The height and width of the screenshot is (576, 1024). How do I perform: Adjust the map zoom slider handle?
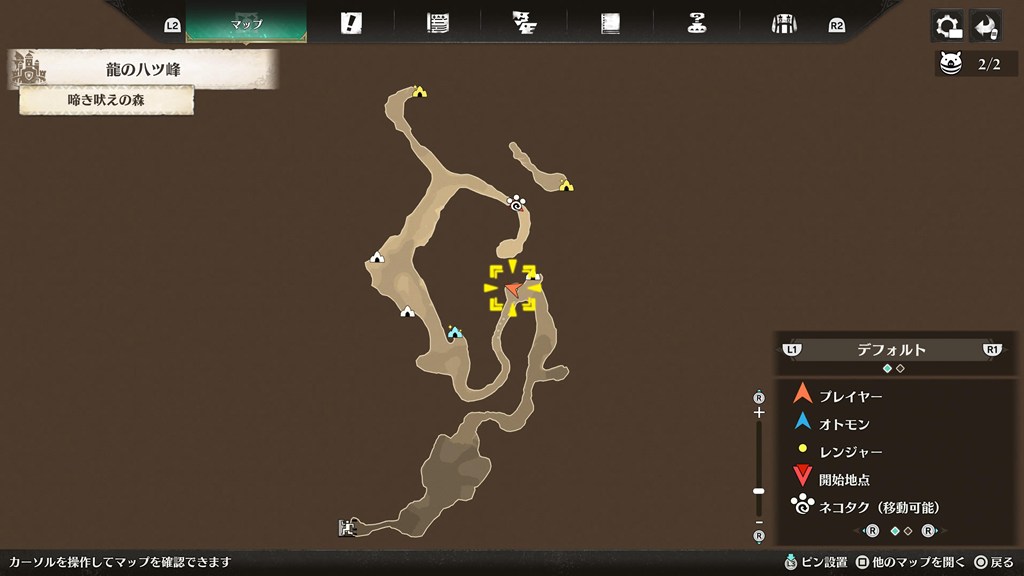(759, 491)
